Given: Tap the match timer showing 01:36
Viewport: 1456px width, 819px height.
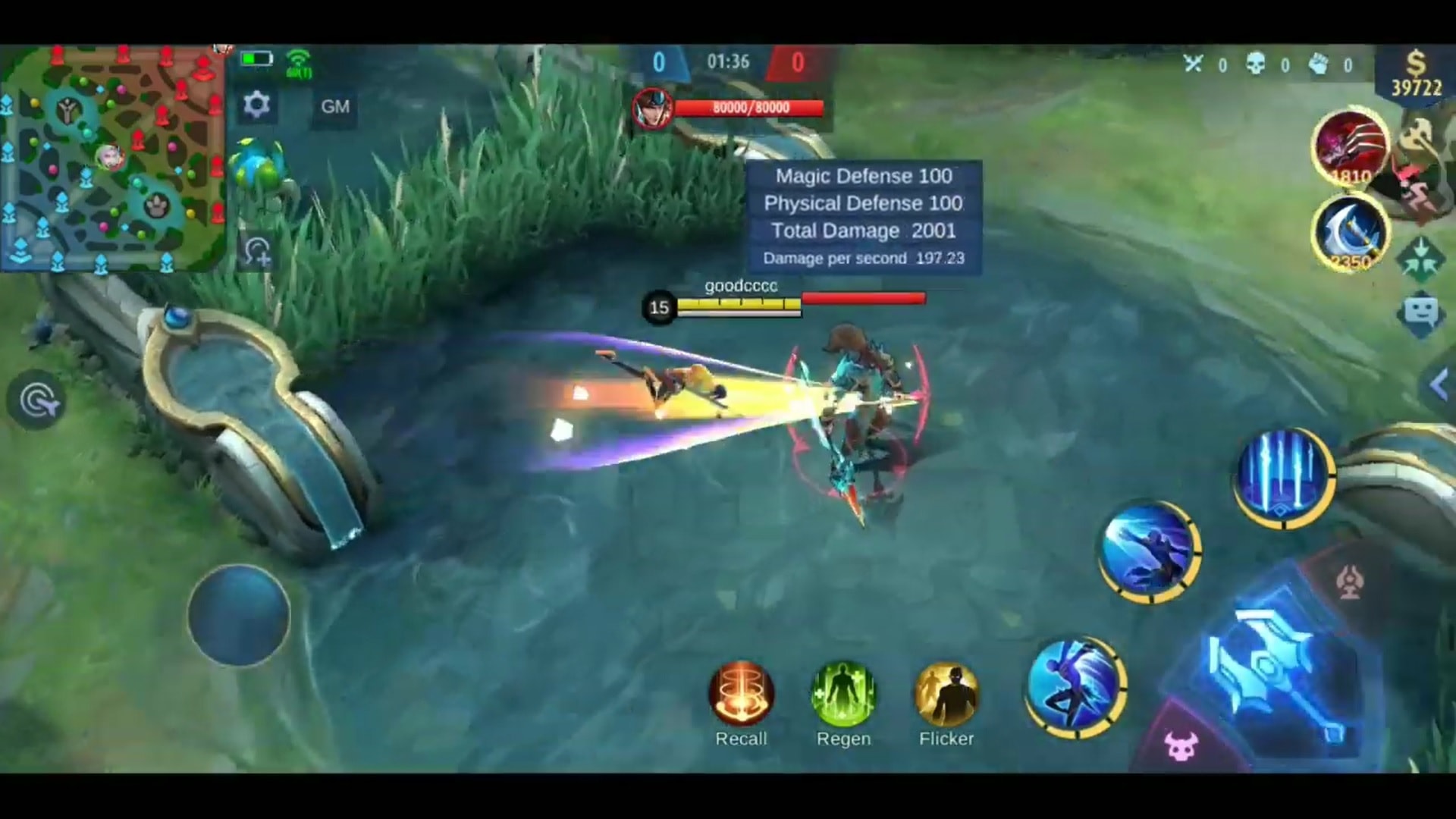Looking at the screenshot, I should click(x=726, y=62).
